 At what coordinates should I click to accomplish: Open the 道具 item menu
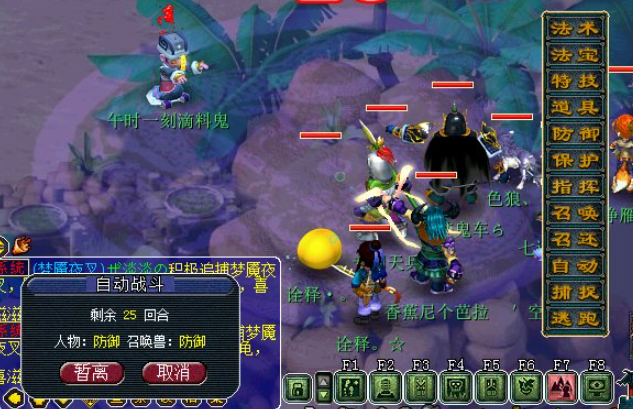[x=575, y=107]
